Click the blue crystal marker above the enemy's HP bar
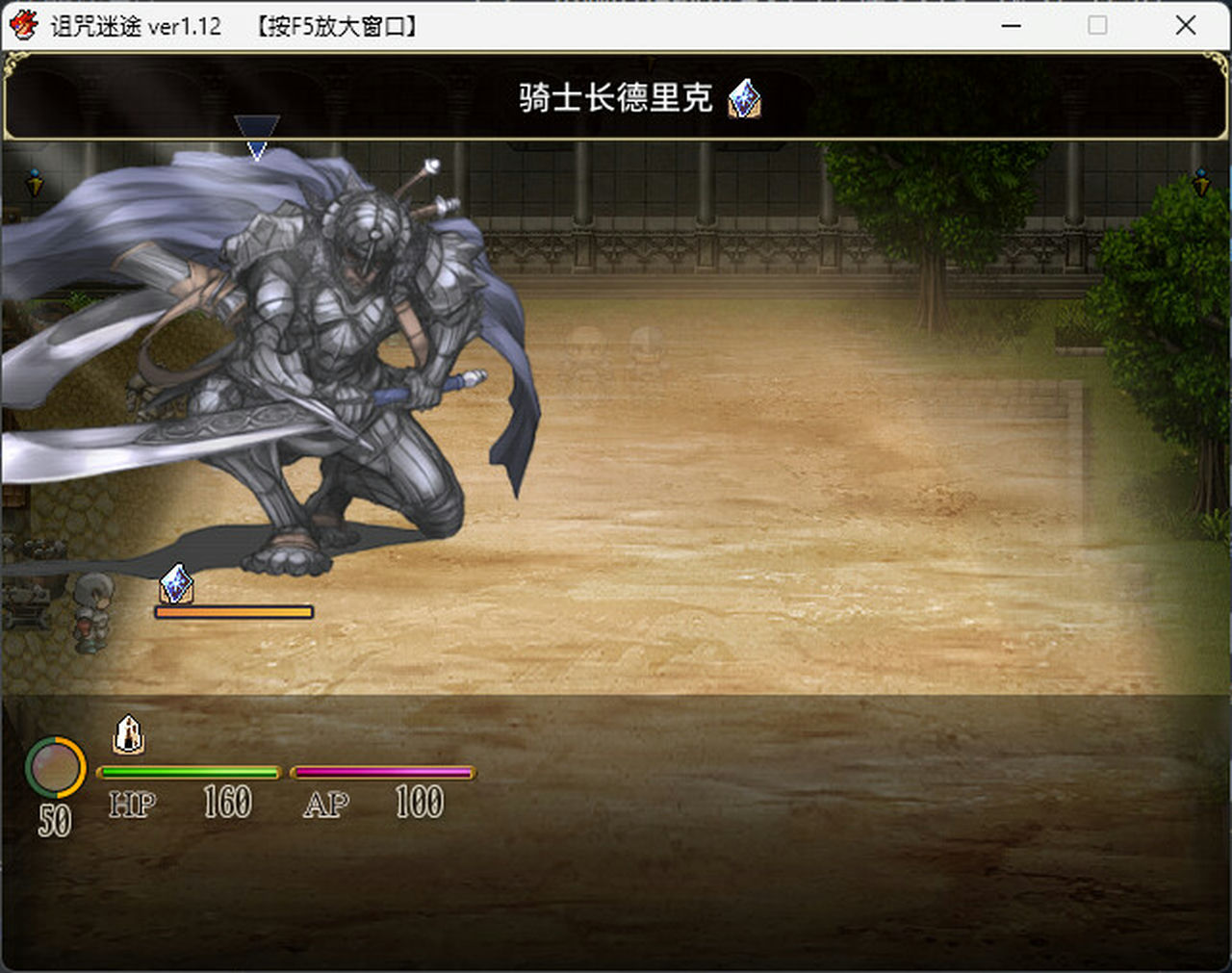Screen dimensions: 1232x973 tap(174, 584)
